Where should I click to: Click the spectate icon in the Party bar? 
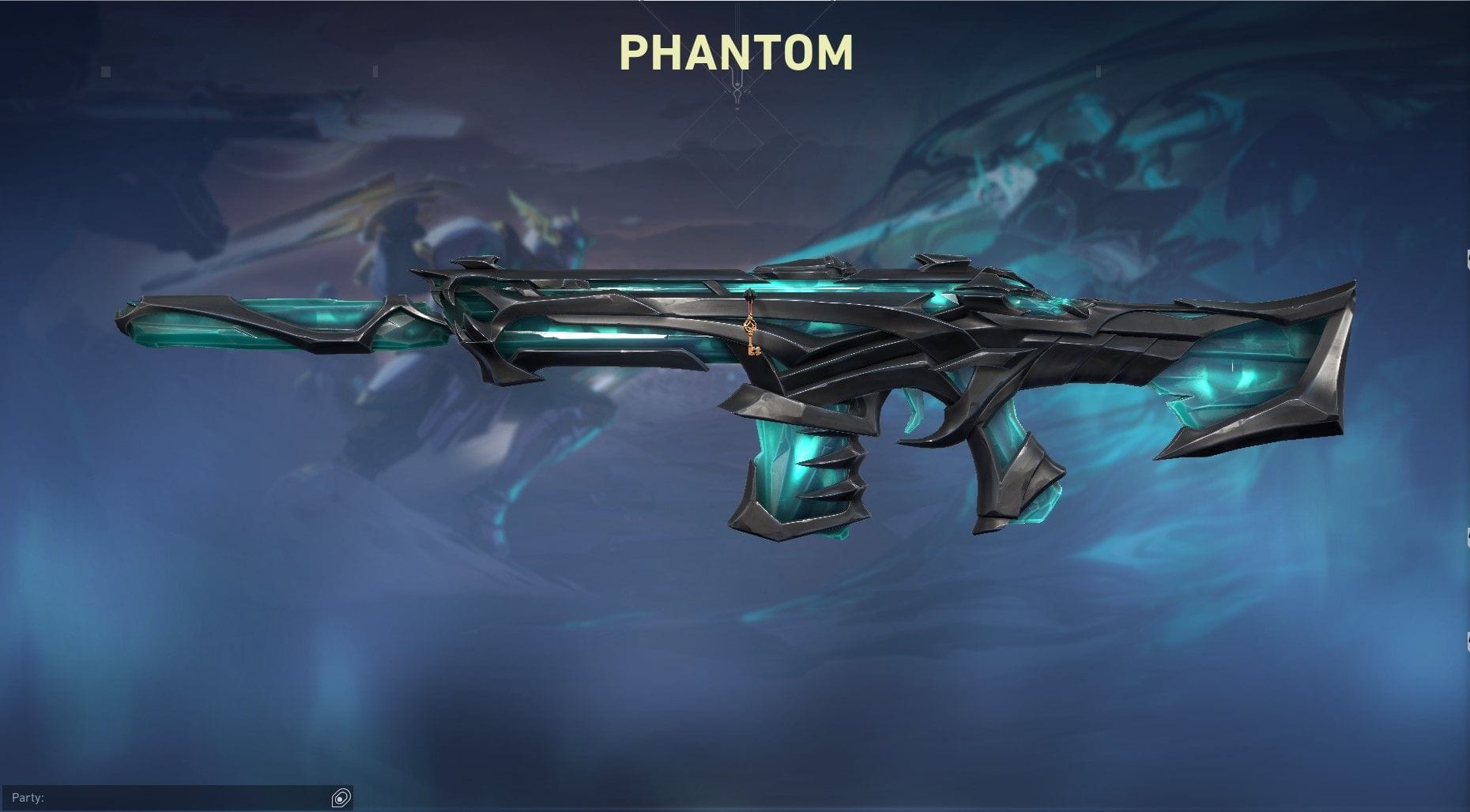340,797
